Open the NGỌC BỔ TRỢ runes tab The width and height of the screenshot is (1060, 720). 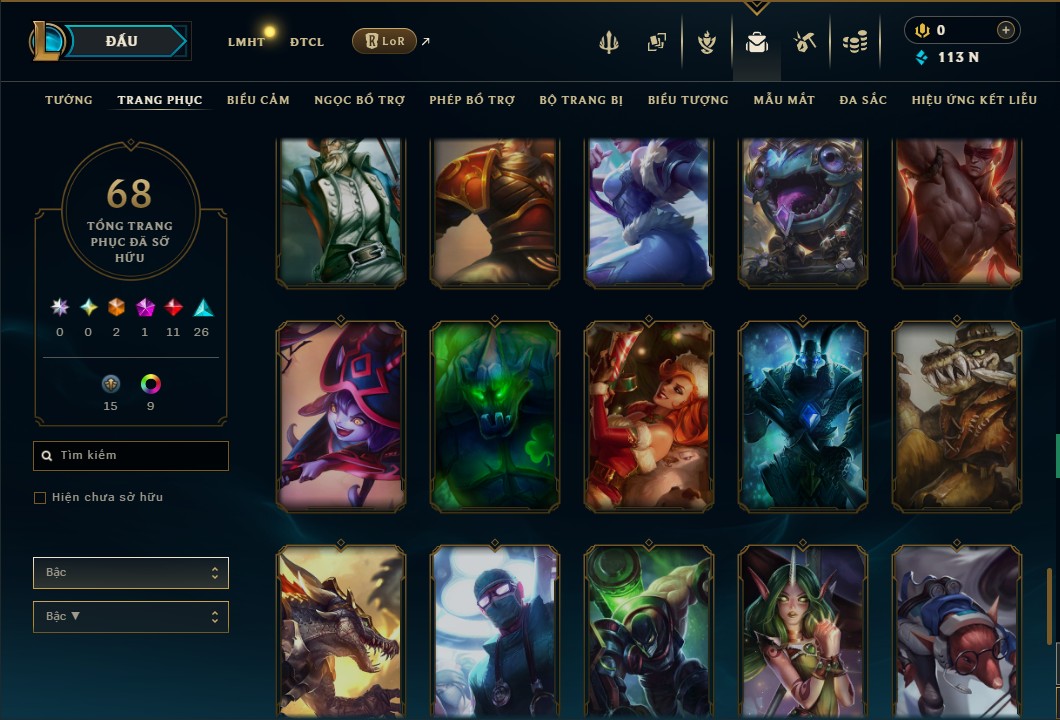coord(359,100)
